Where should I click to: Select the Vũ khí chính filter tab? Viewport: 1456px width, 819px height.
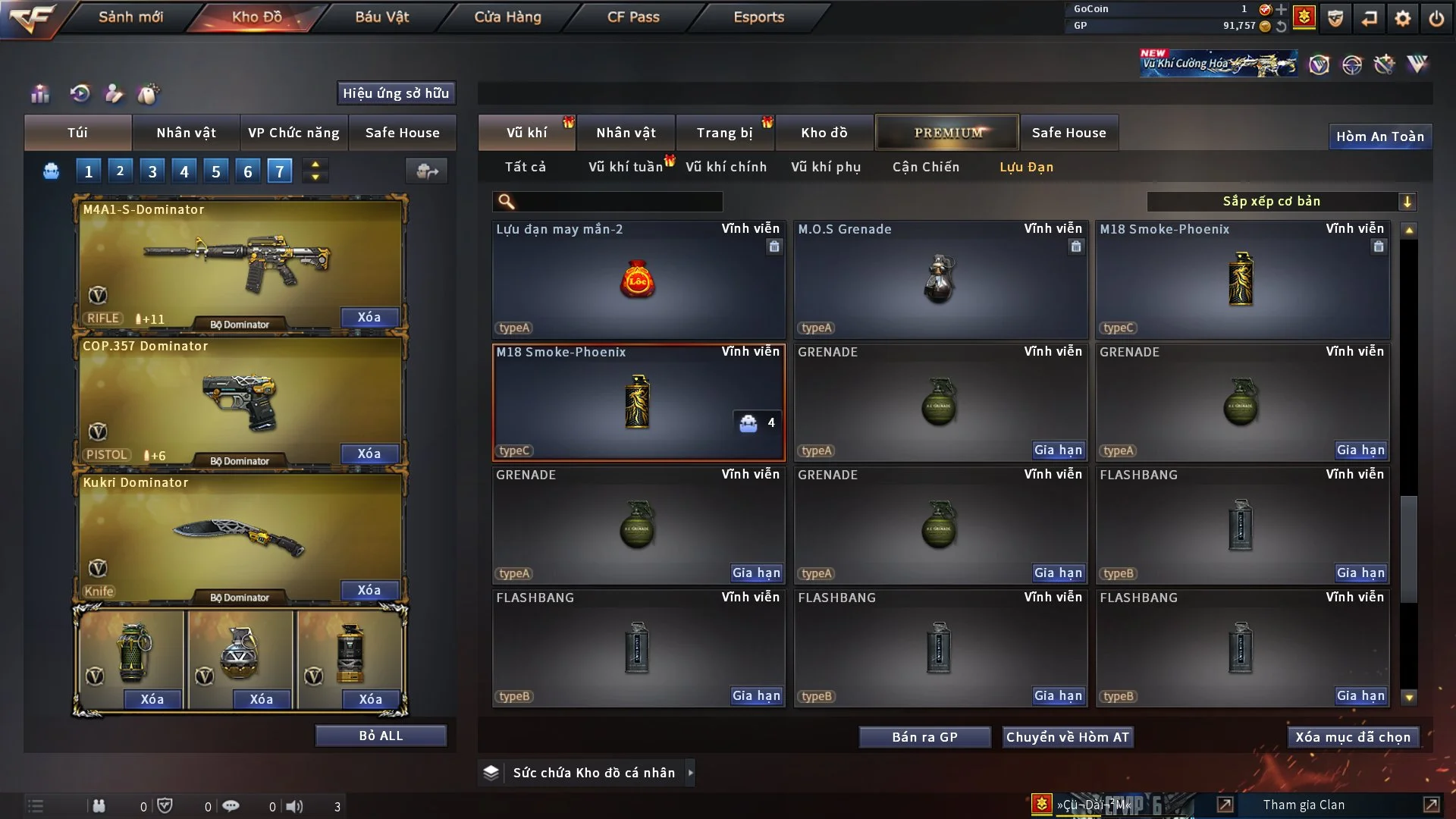tap(726, 167)
